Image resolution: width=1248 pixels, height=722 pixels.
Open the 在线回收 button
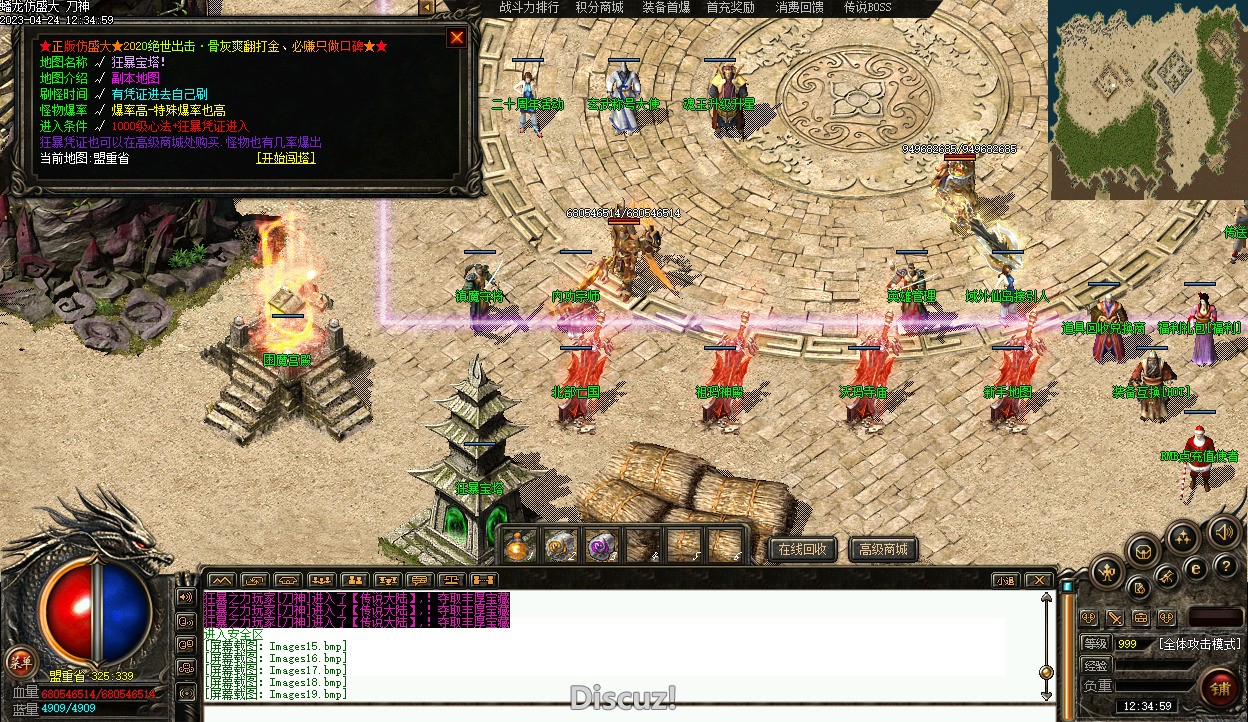point(802,549)
